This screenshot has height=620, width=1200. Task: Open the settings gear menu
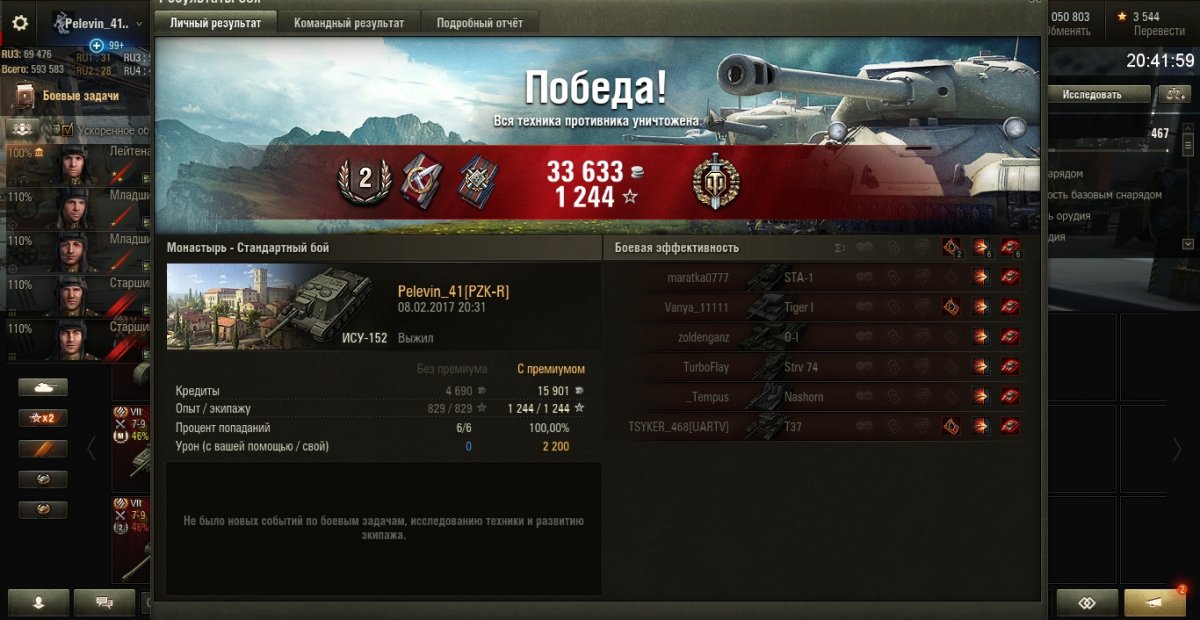pos(20,23)
